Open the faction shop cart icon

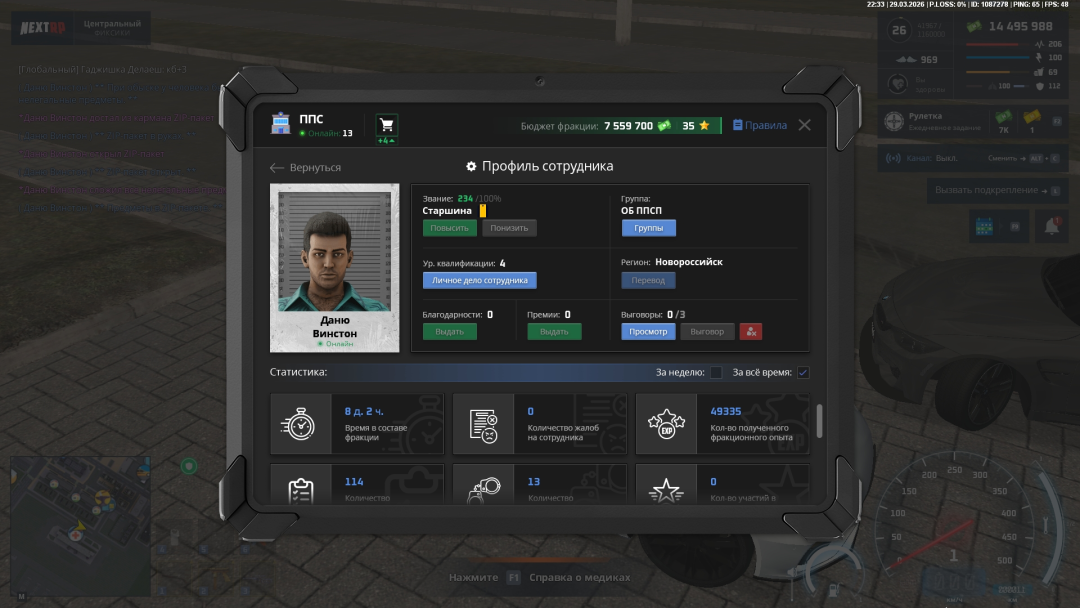pyautogui.click(x=386, y=125)
